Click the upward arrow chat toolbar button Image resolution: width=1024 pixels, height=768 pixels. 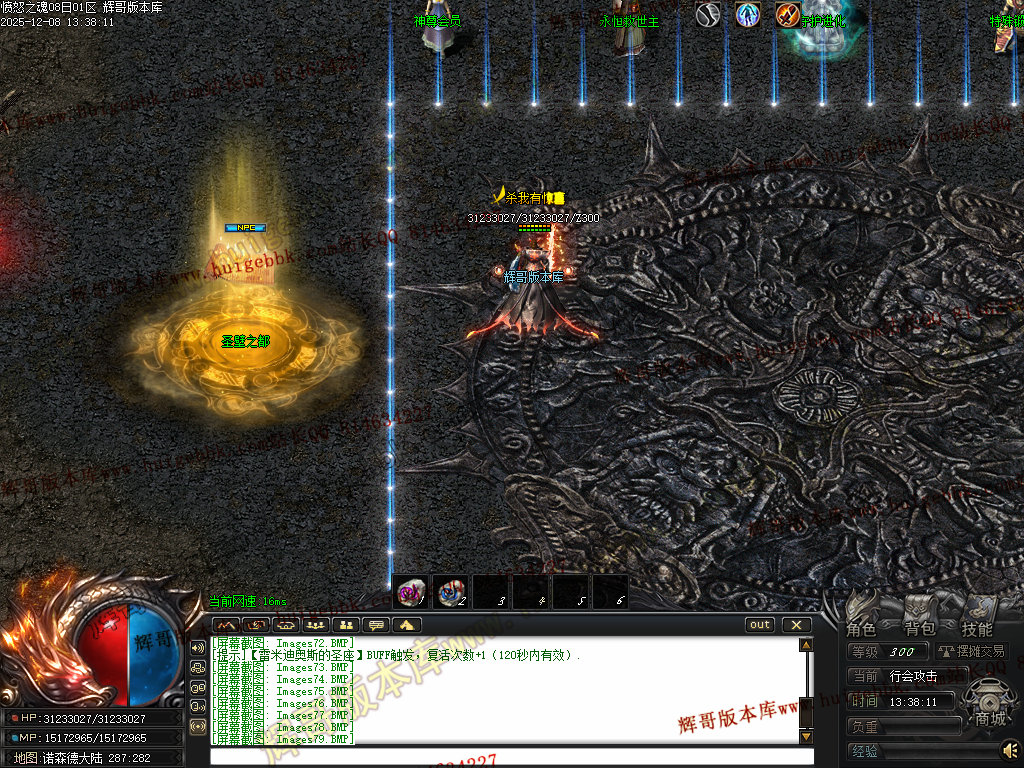click(406, 625)
